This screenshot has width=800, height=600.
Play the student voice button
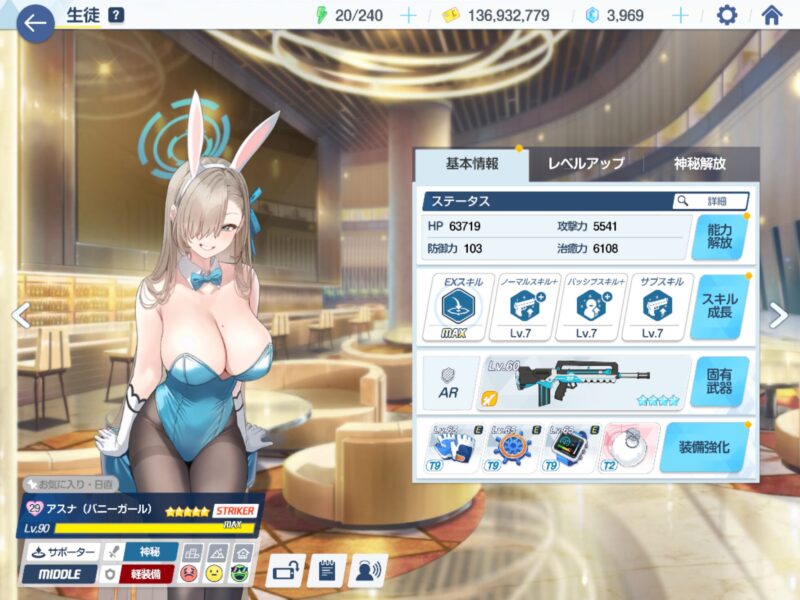(x=369, y=570)
